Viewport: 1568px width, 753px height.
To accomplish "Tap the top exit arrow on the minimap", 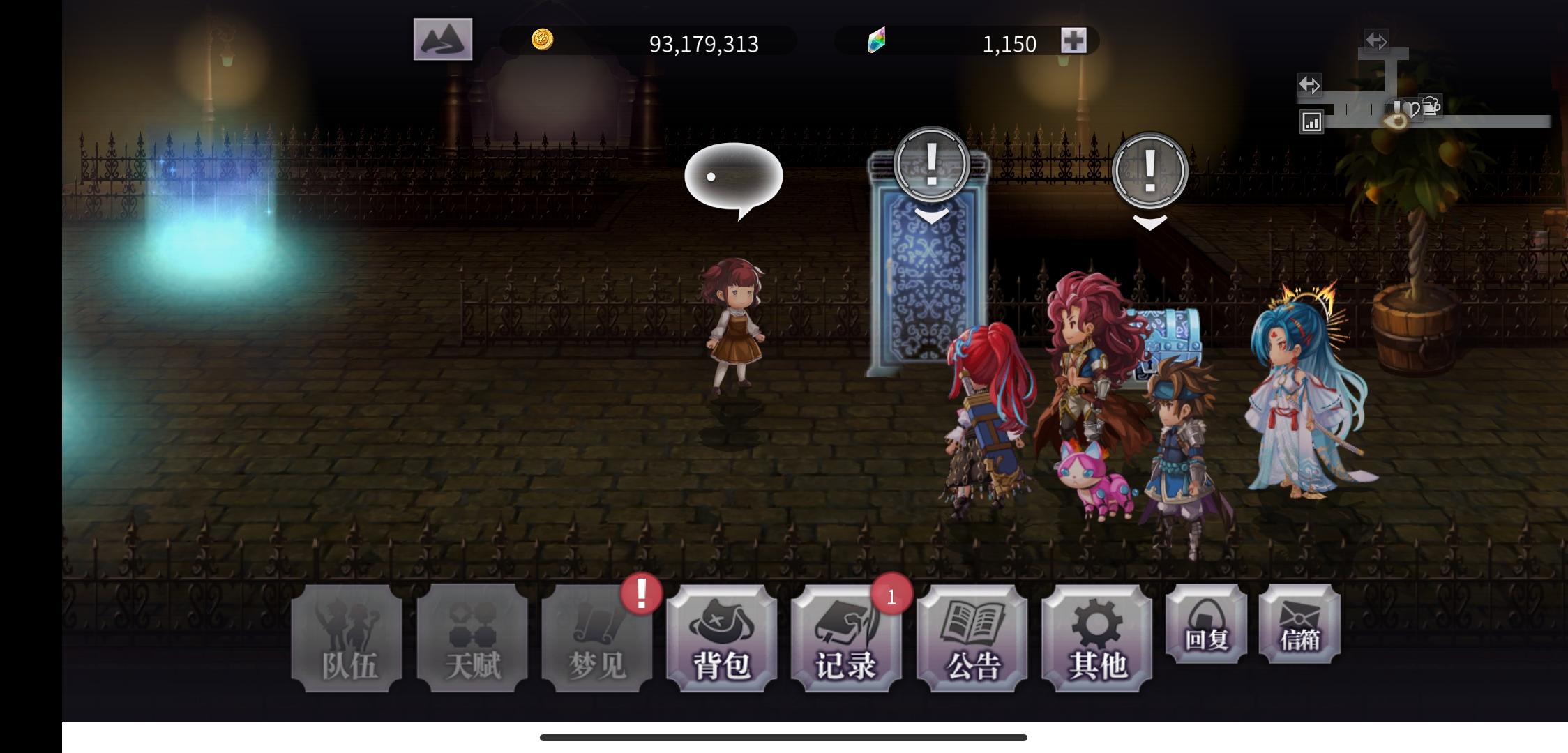I will [x=1377, y=40].
